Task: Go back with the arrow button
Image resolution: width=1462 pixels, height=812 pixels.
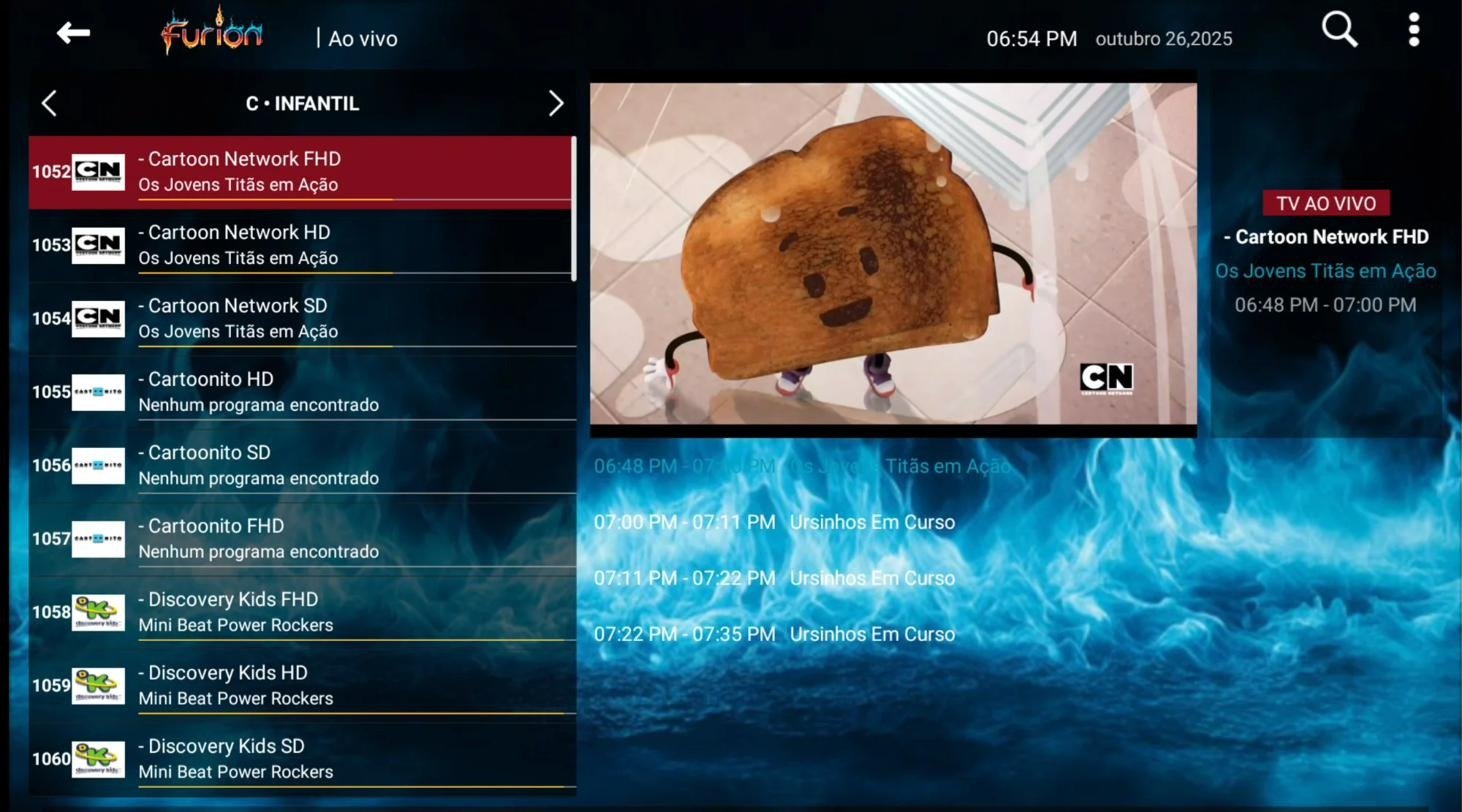Action: pos(73,33)
